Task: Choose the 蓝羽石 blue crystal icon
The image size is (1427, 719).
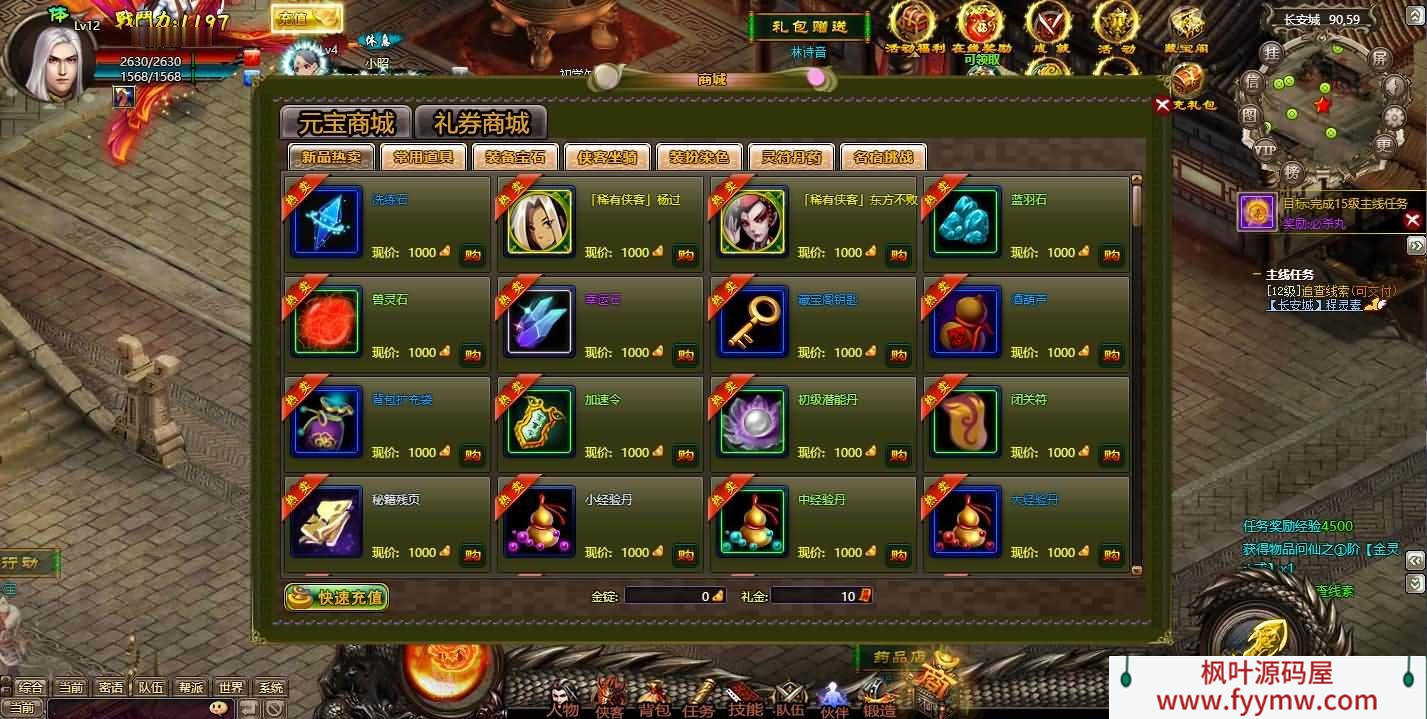Action: (x=966, y=221)
